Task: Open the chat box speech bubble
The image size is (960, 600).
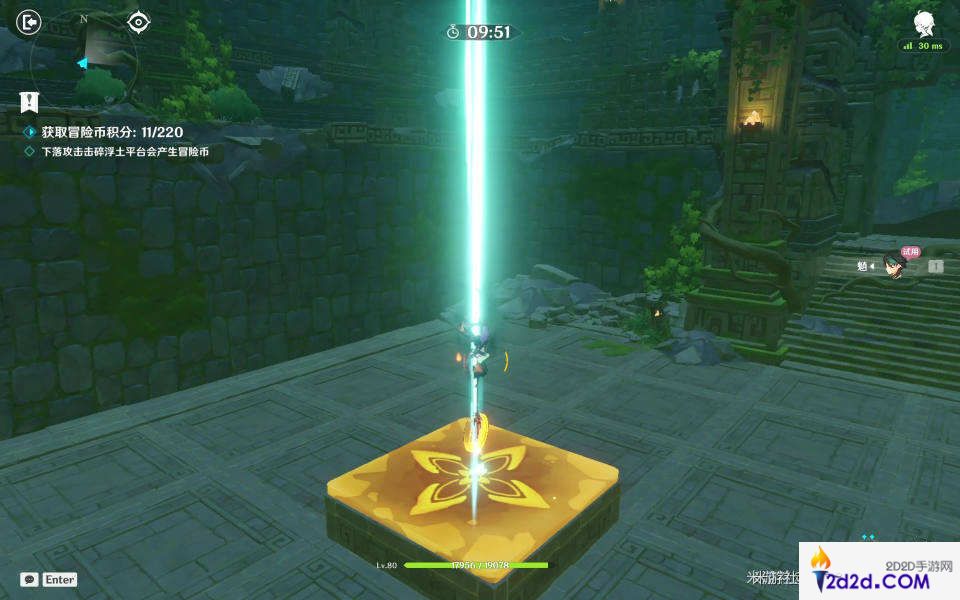Action: 30,579
